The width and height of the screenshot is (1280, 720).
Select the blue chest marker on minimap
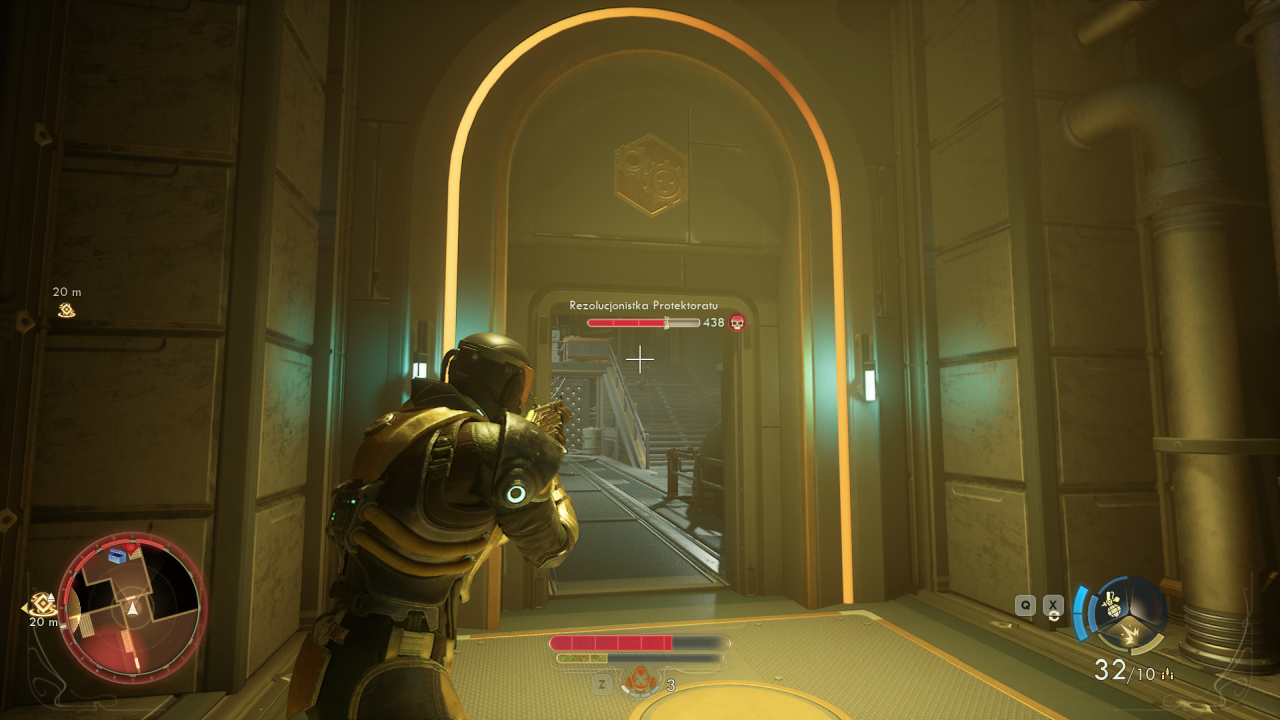coord(118,555)
